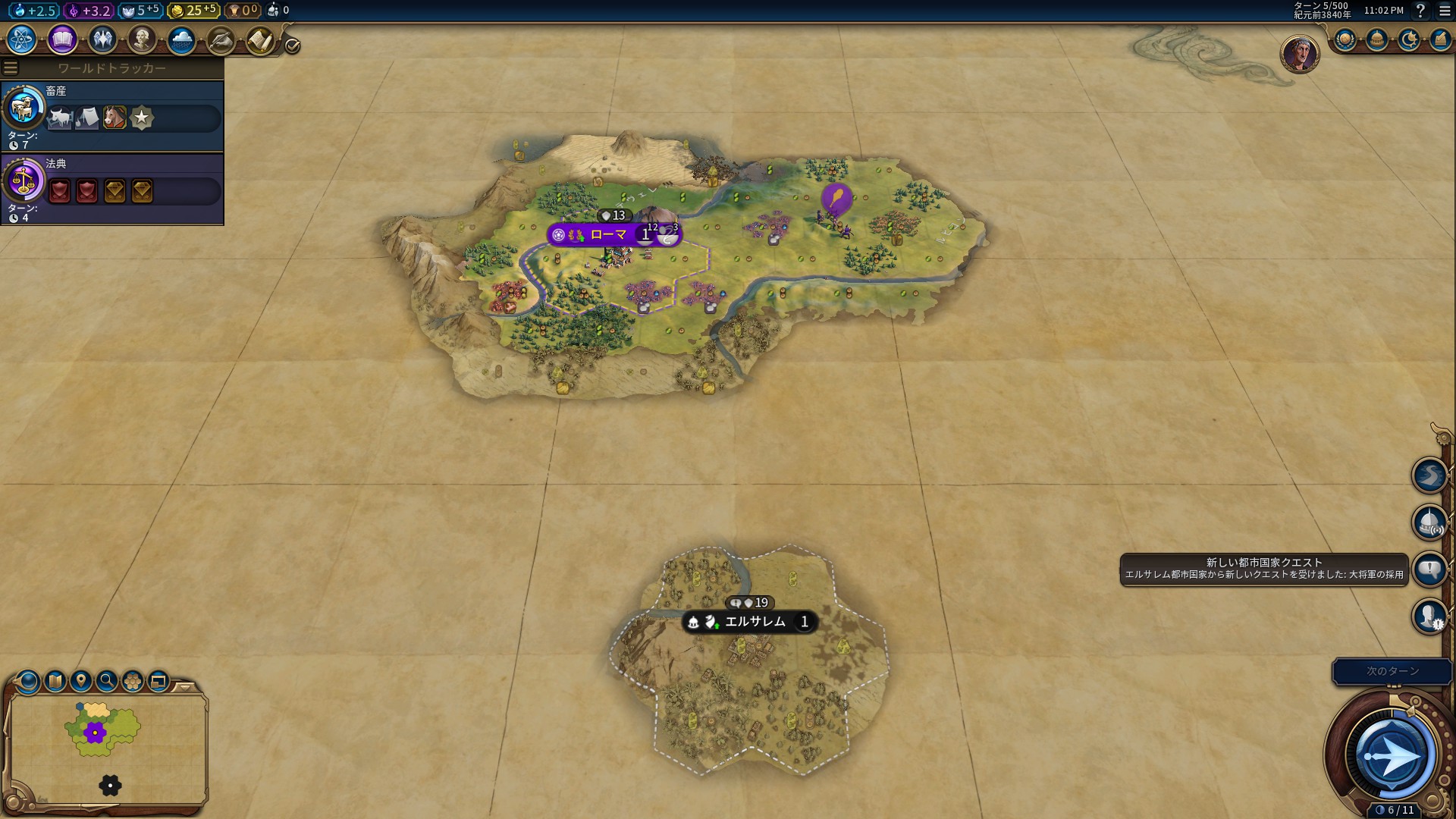Select the 法典 civic tracker entry
Viewport: 1456px width, 819px height.
(x=112, y=189)
